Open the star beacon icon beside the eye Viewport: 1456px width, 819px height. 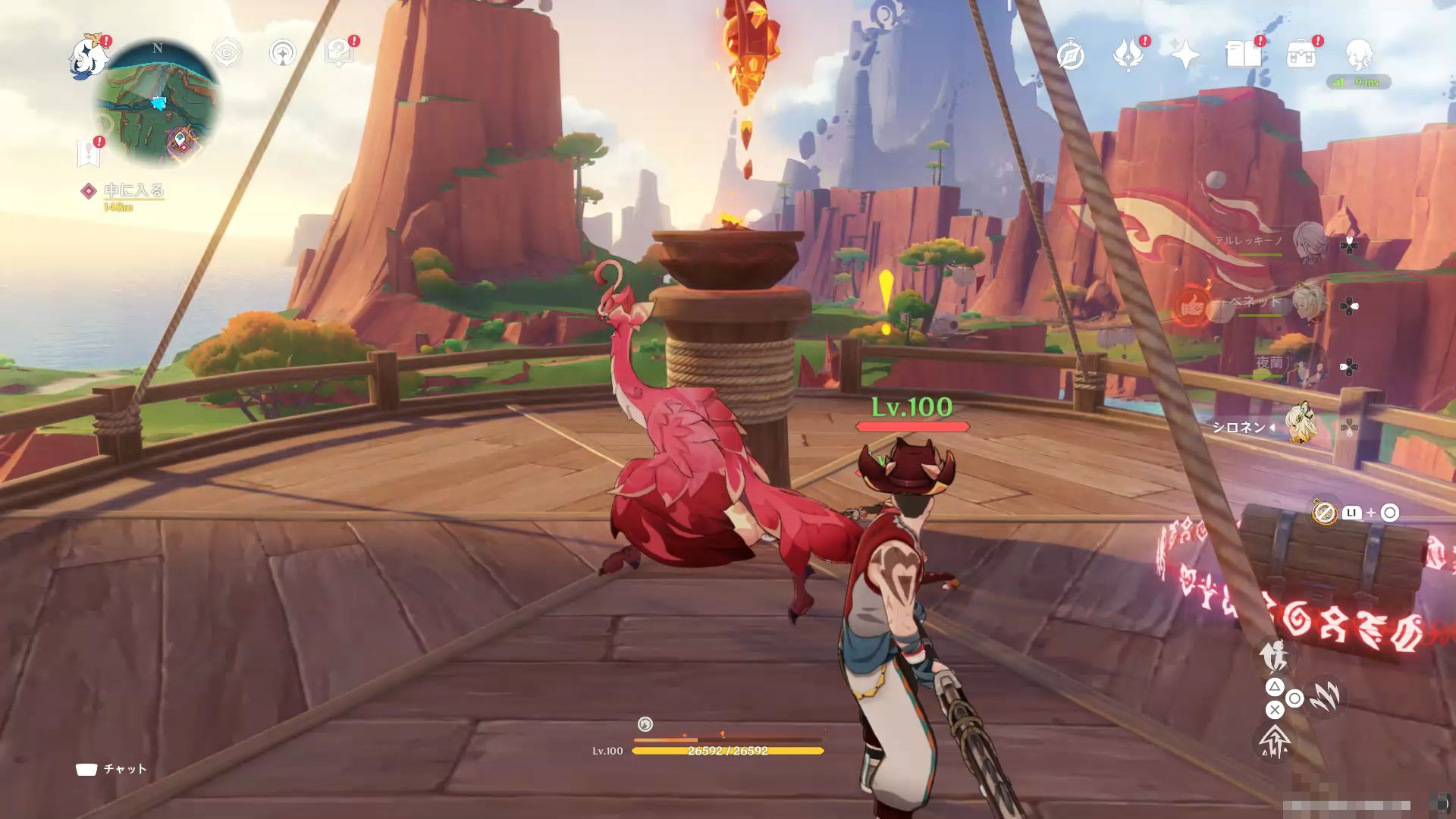click(284, 53)
